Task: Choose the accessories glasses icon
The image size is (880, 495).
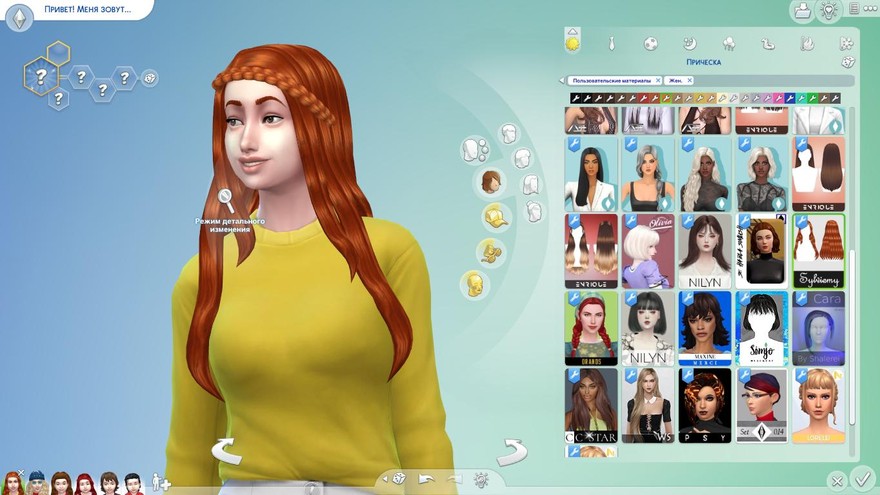Action: 491,251
